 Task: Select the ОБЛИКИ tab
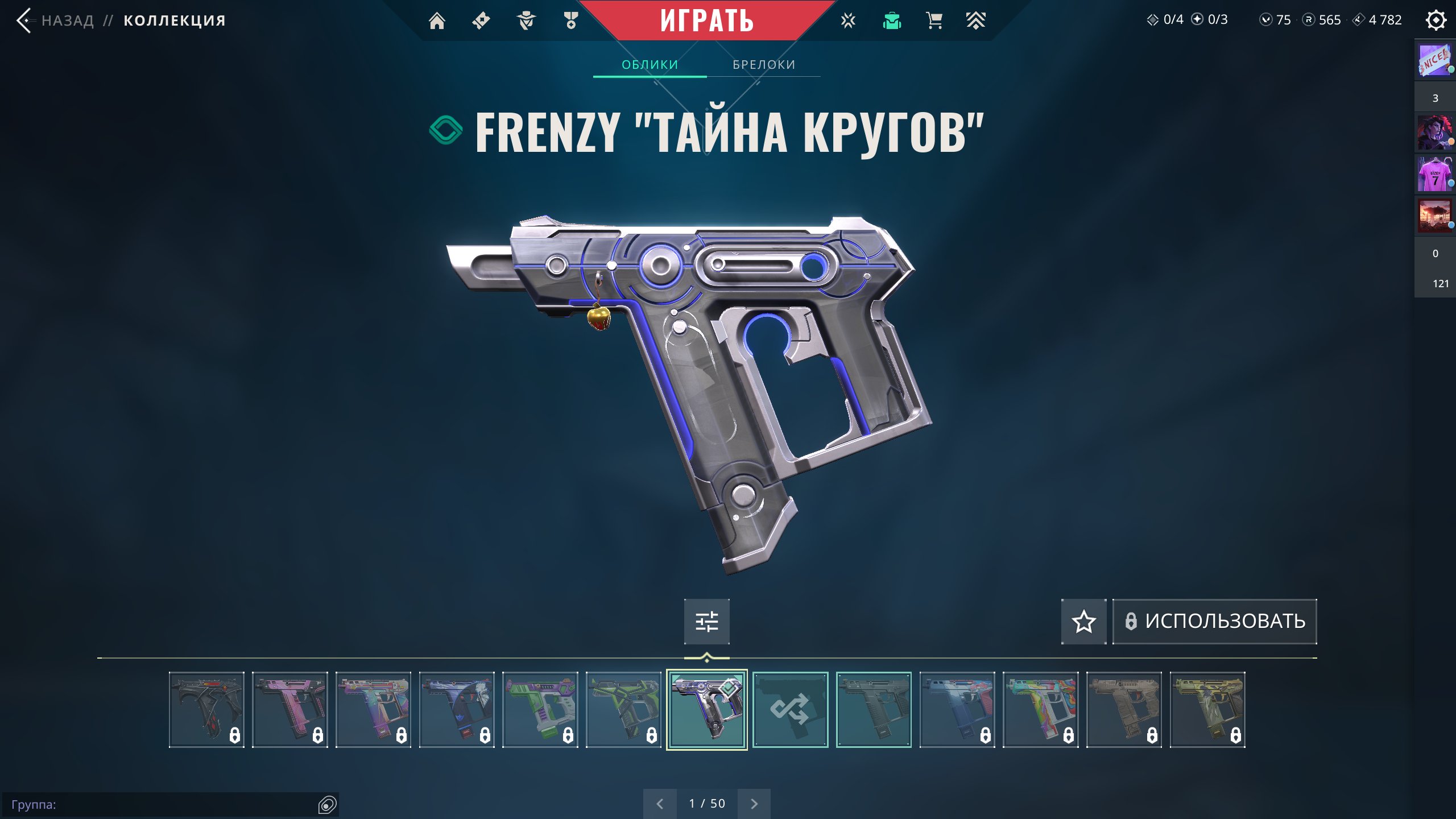[650, 65]
